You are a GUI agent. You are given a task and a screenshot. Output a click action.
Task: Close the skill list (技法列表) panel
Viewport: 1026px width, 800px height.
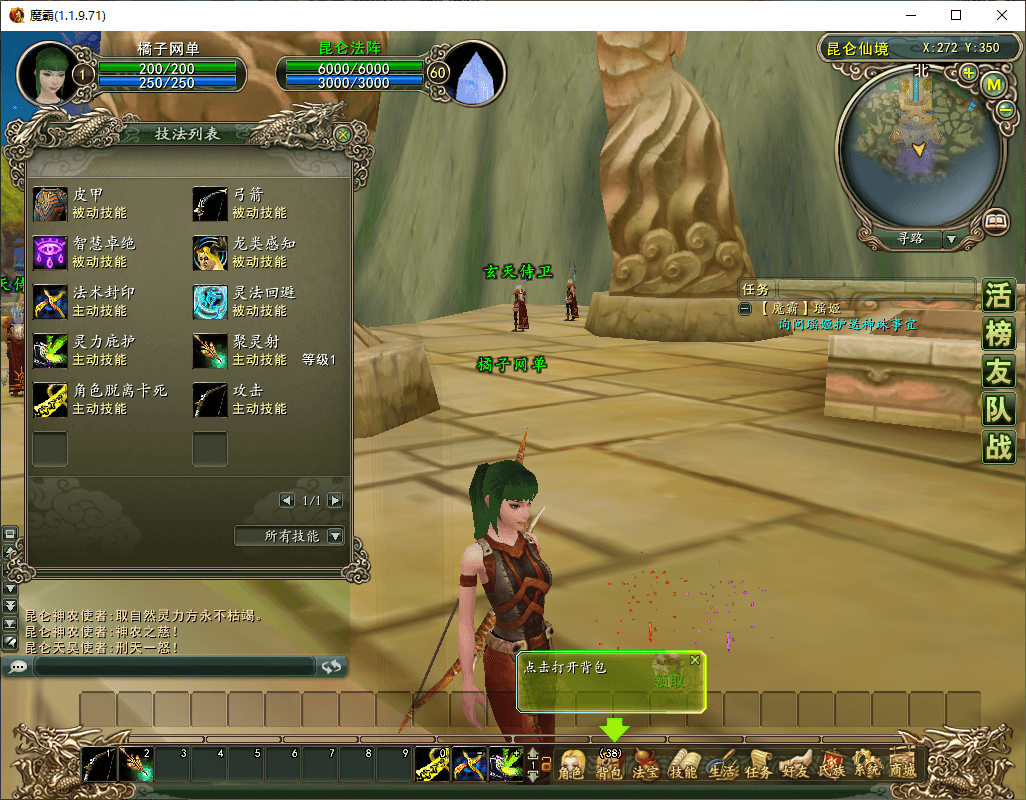pos(343,134)
